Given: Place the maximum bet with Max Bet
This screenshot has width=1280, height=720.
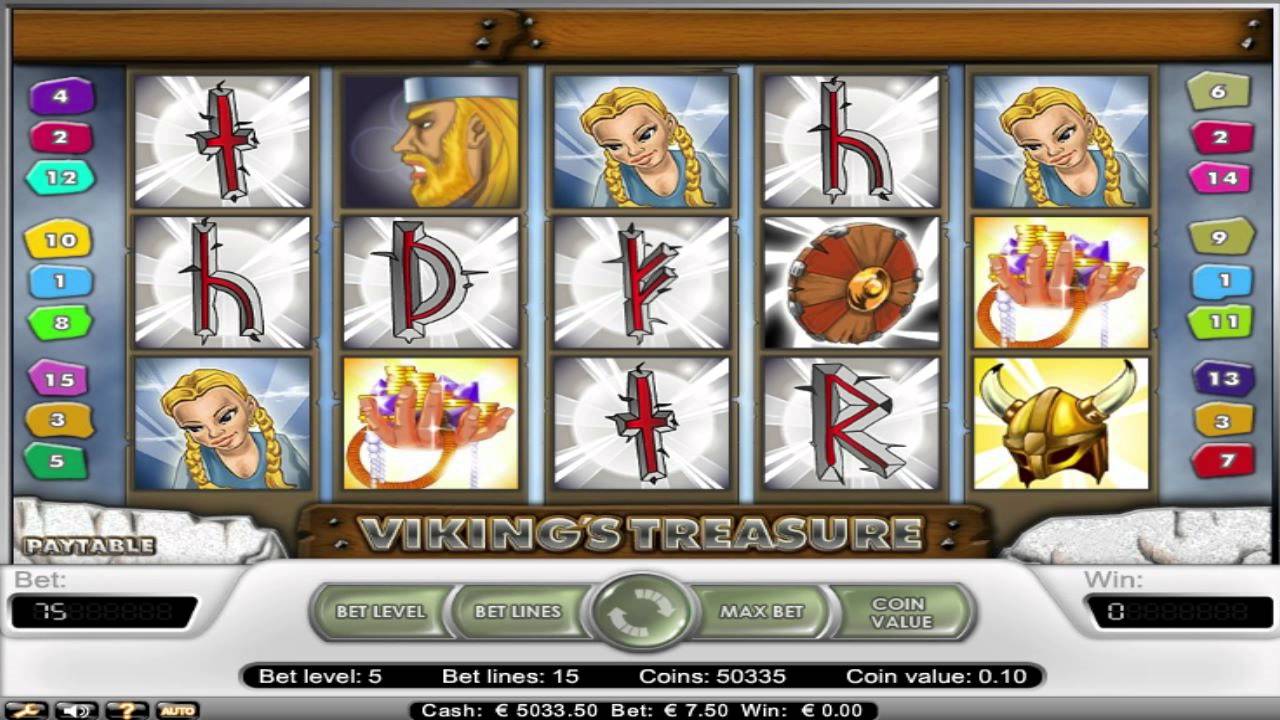Looking at the screenshot, I should [762, 612].
